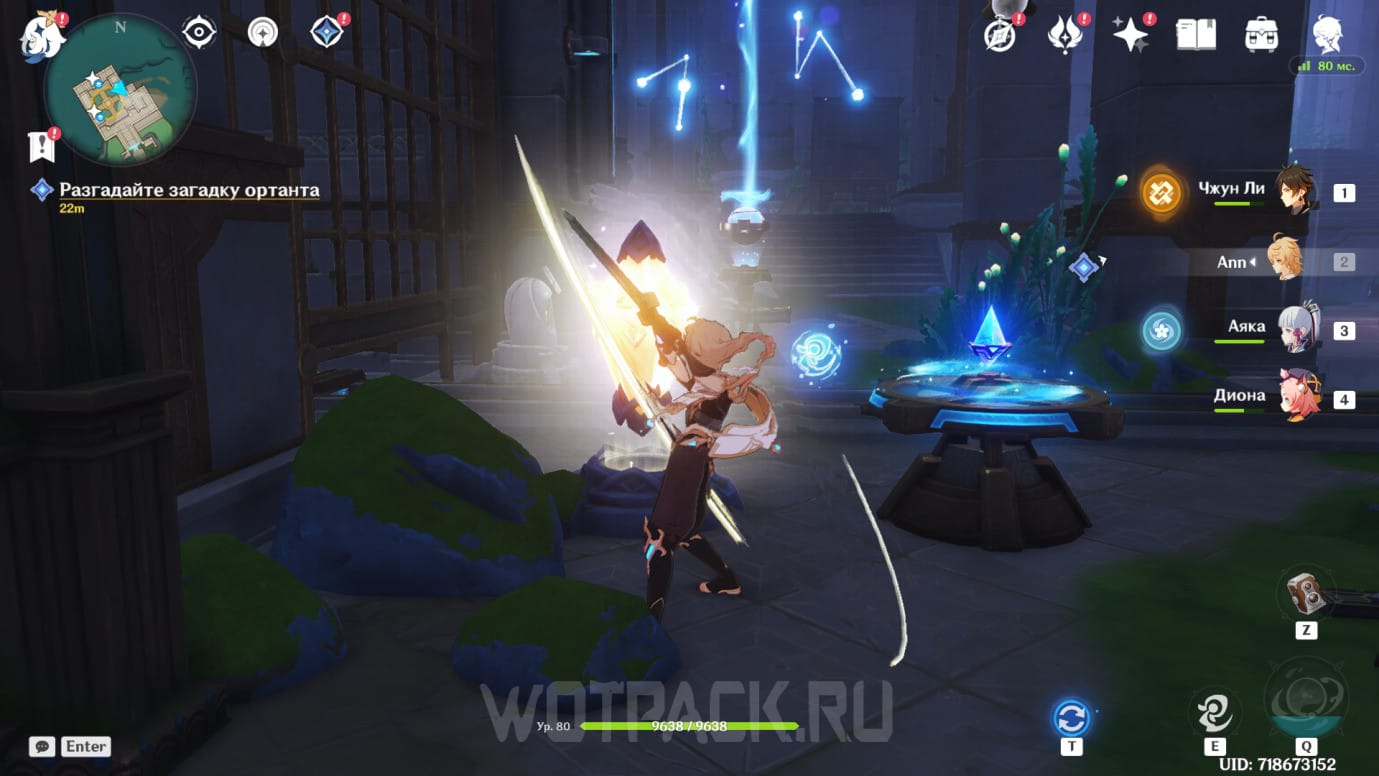Open the round compass icon beside the minimap
The image size is (1379, 776).
click(263, 33)
